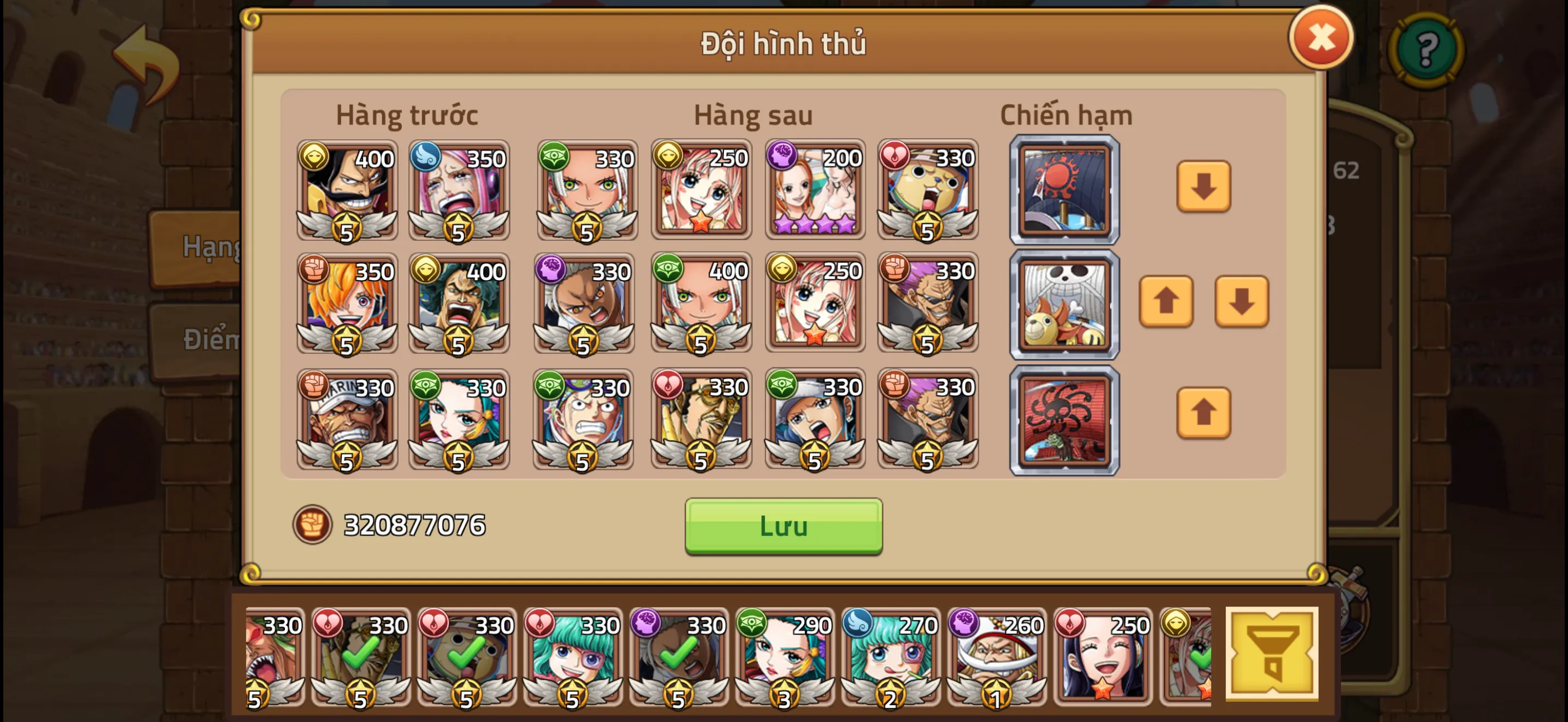The height and width of the screenshot is (722, 1568).
Task: Close the Đội hình thủ window
Action: [1320, 38]
